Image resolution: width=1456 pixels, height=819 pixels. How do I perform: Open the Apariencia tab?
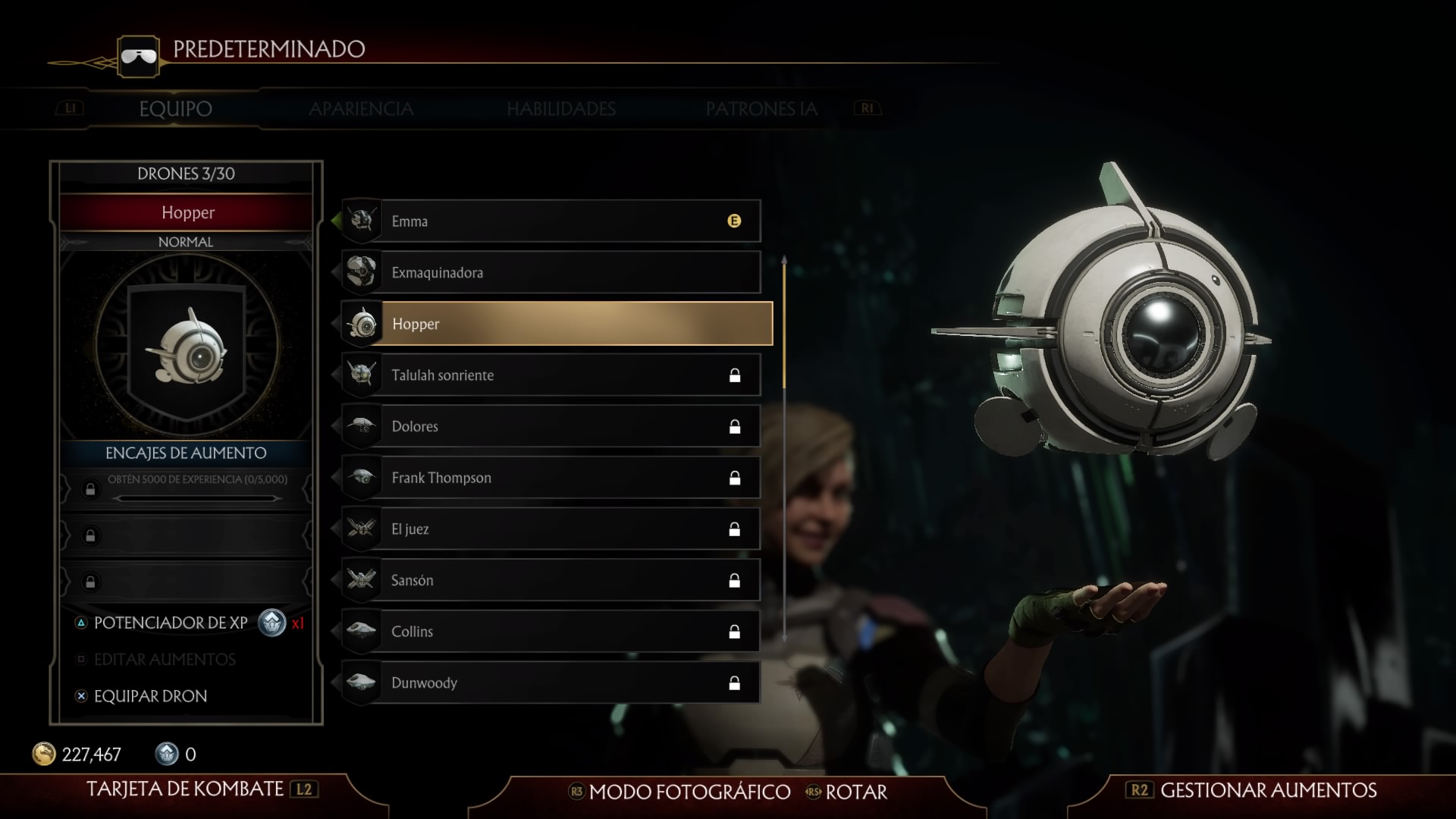361,109
